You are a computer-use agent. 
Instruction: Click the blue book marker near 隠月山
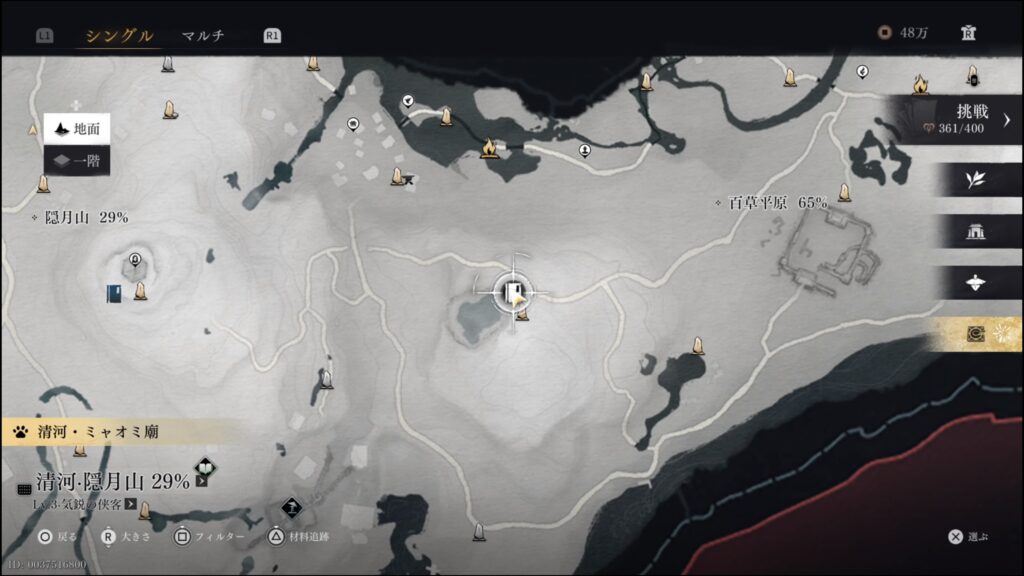tap(115, 293)
